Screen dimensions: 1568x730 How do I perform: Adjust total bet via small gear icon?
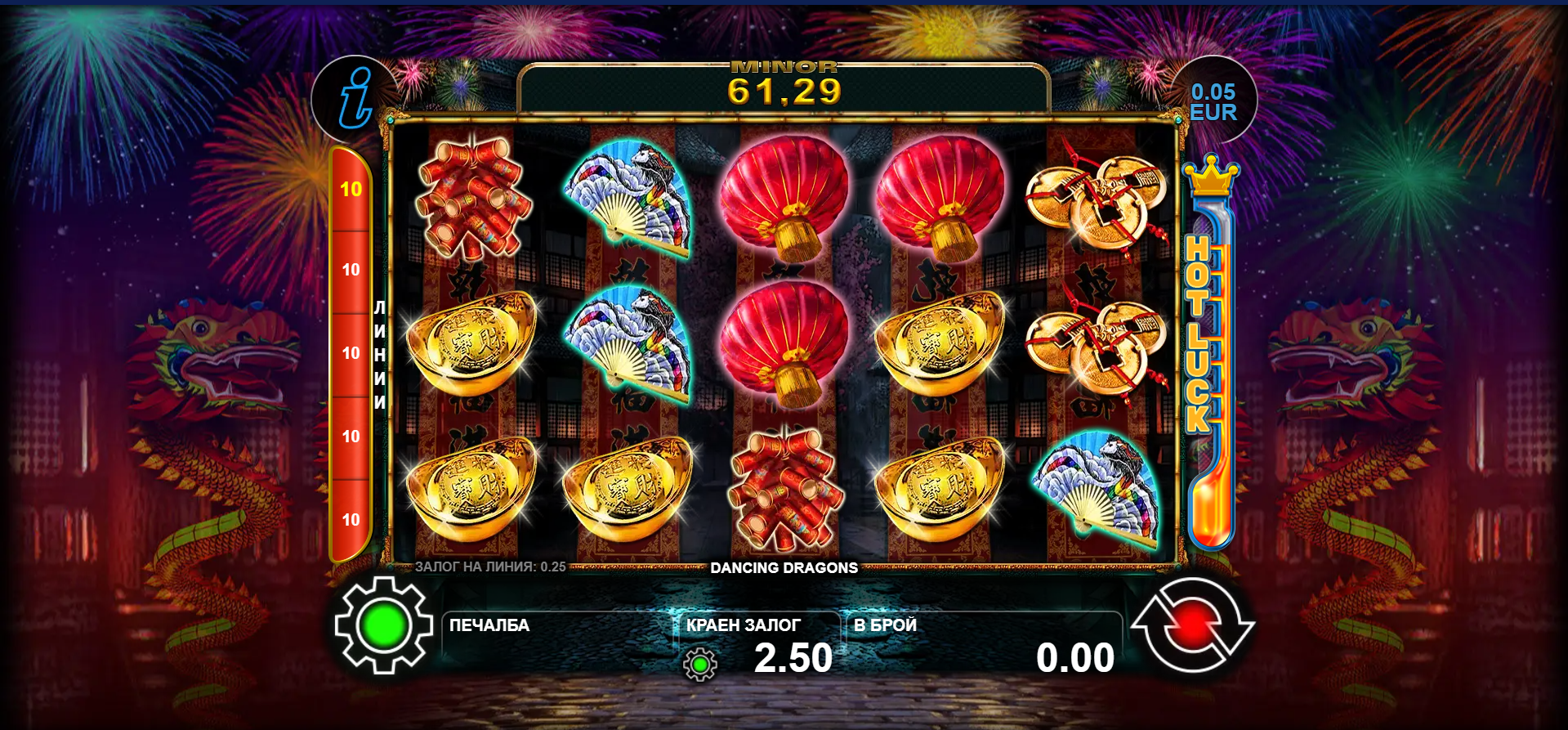click(699, 665)
